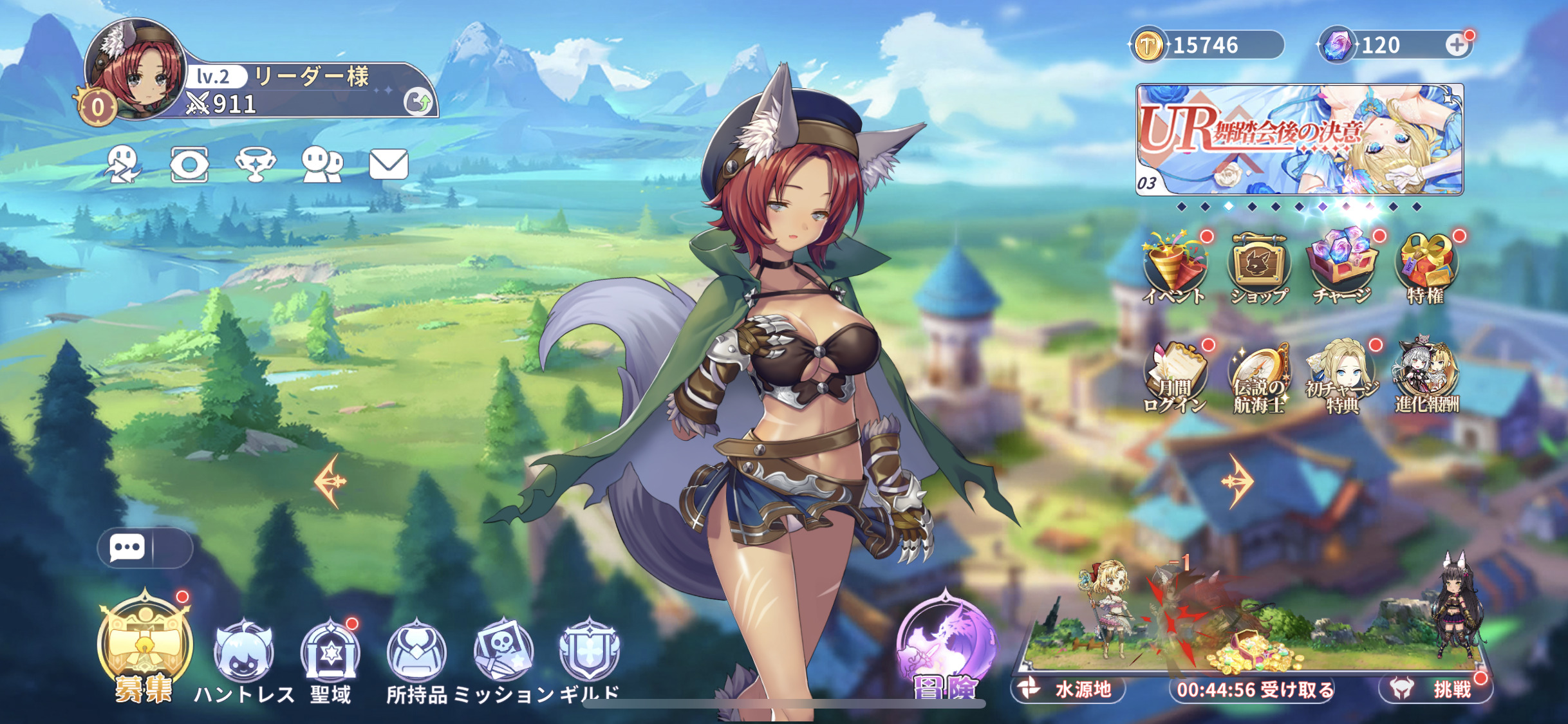The height and width of the screenshot is (724, 1568).
Task: Tap the 挑戦 challenge button
Action: pos(1437,689)
